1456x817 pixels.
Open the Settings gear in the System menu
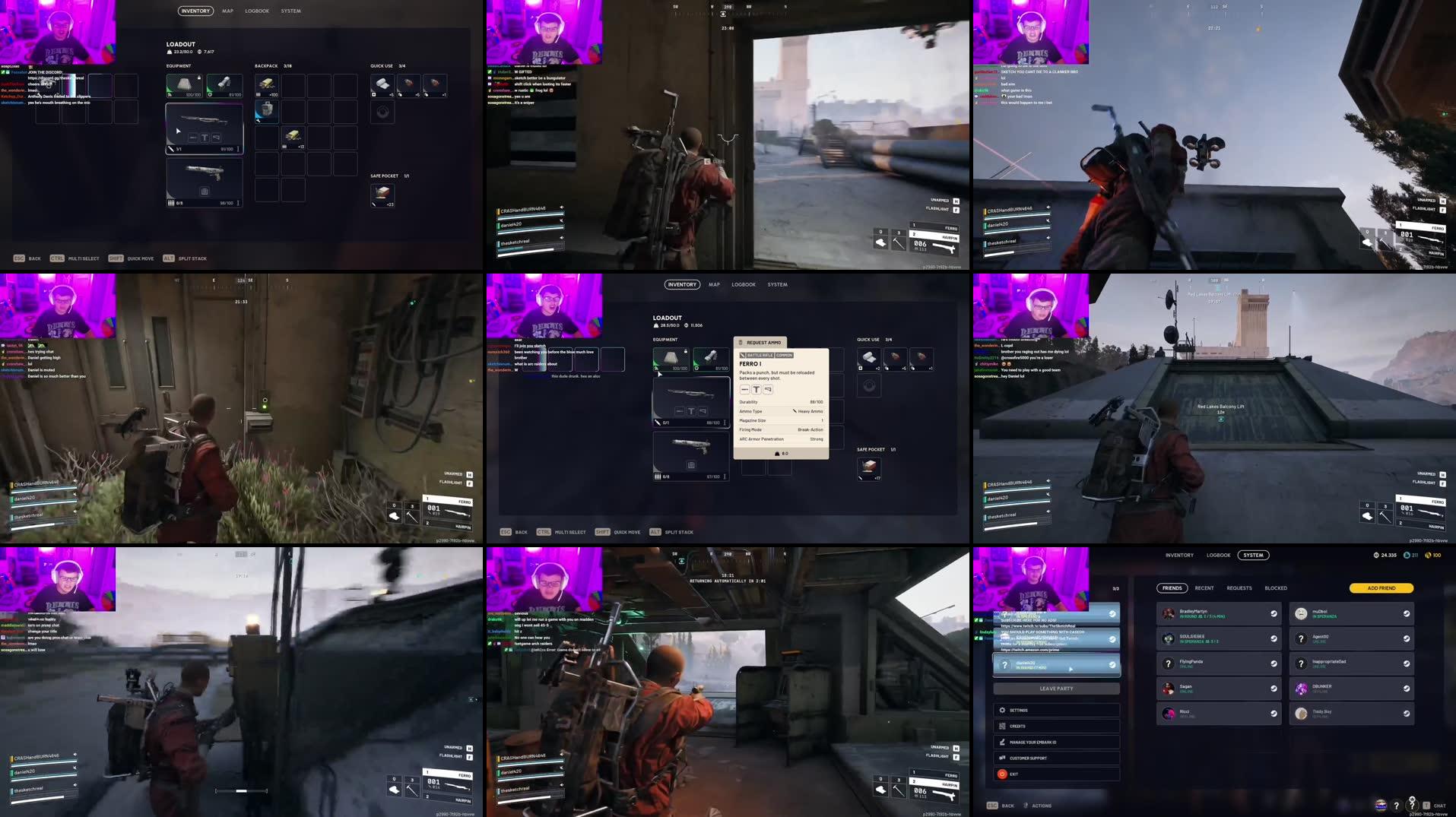1002,710
